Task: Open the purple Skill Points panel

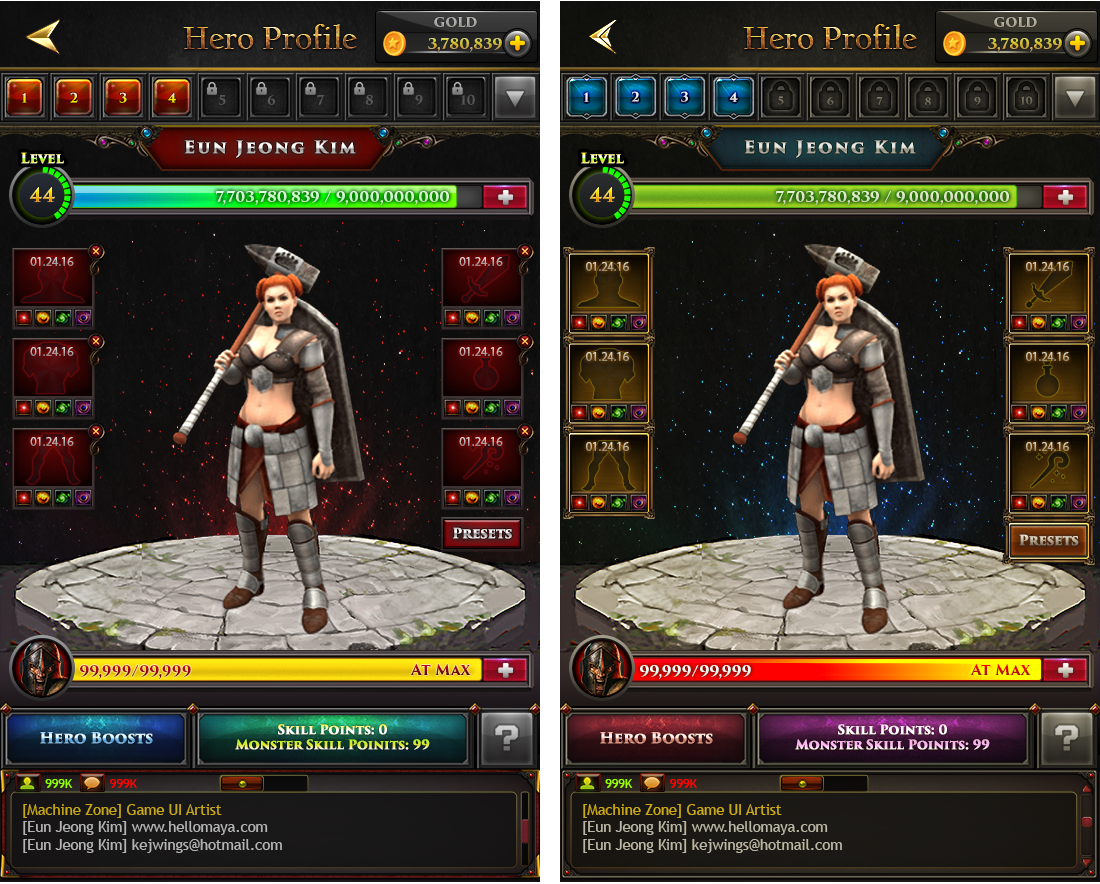Action: 892,738
